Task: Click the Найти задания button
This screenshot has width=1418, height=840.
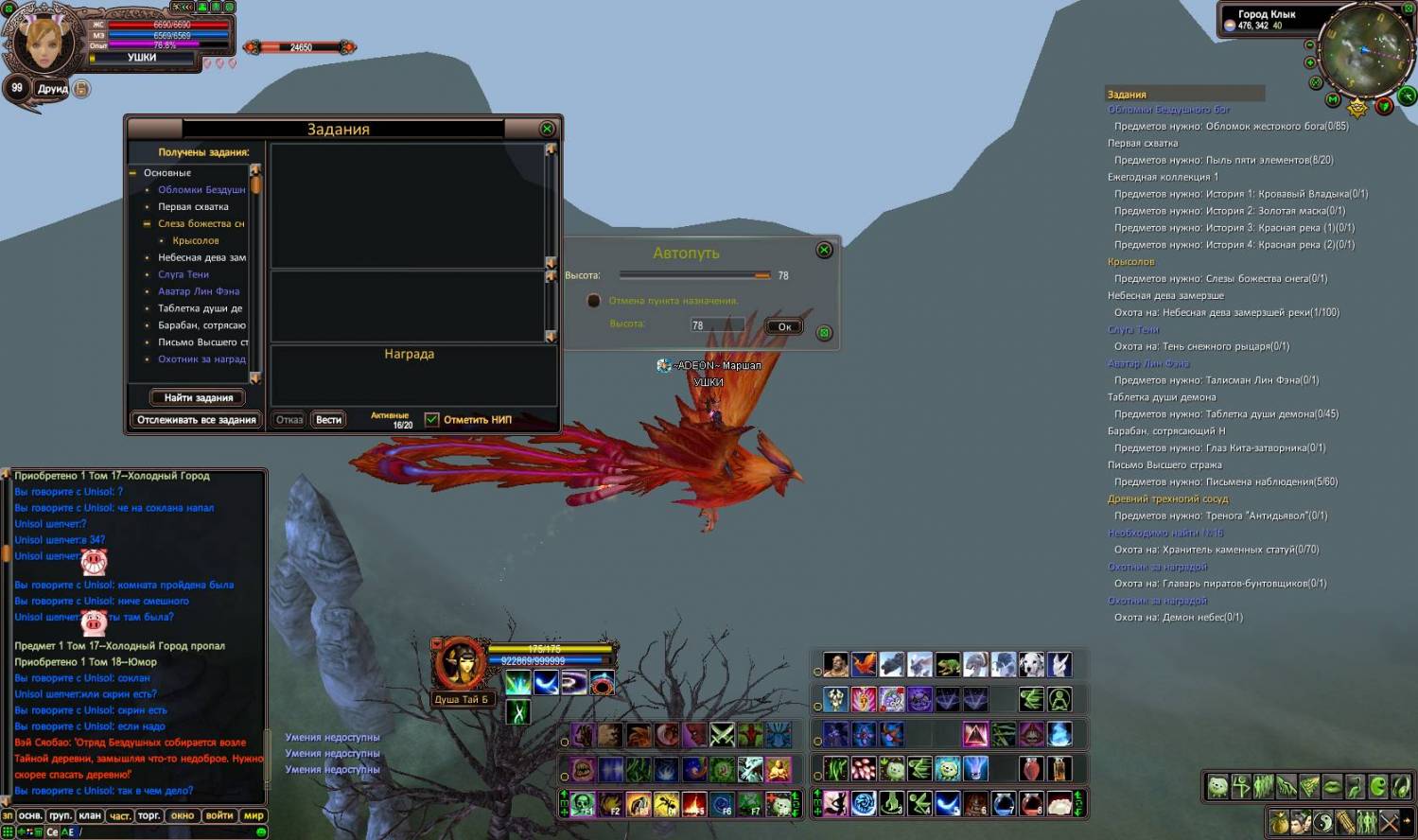Action: tap(198, 397)
